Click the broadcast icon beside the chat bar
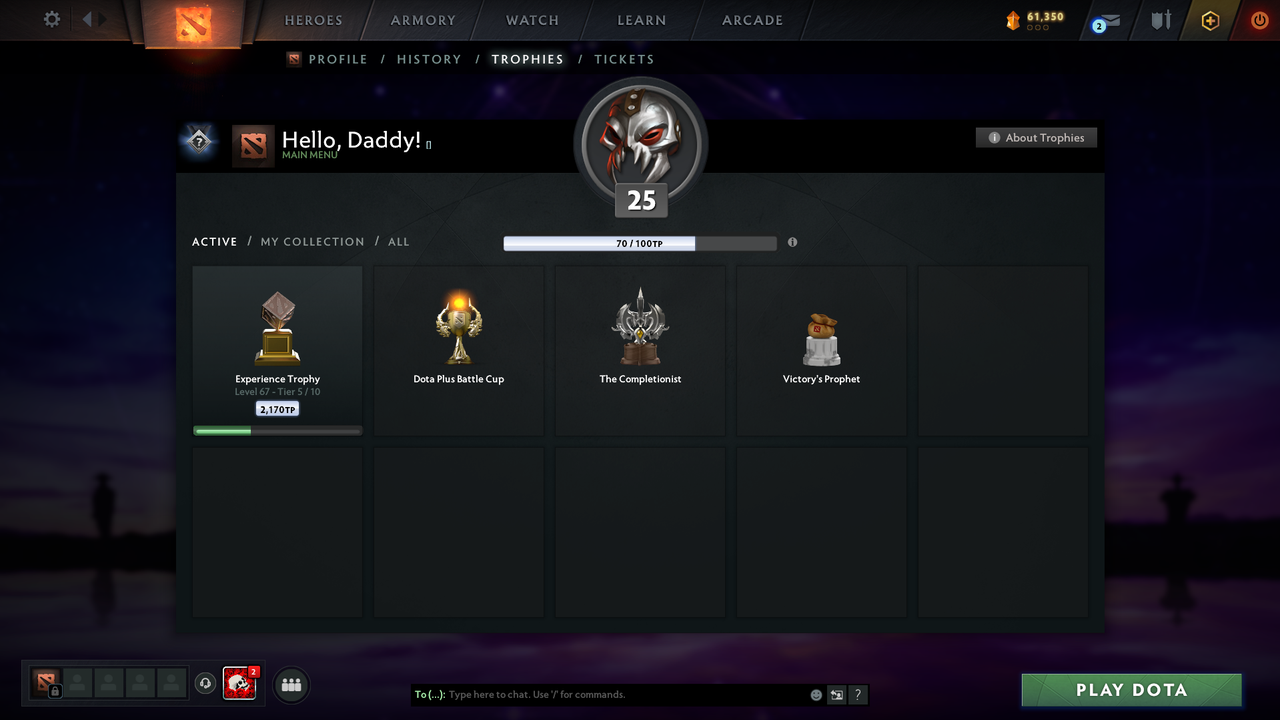The width and height of the screenshot is (1280, 720). [x=836, y=694]
